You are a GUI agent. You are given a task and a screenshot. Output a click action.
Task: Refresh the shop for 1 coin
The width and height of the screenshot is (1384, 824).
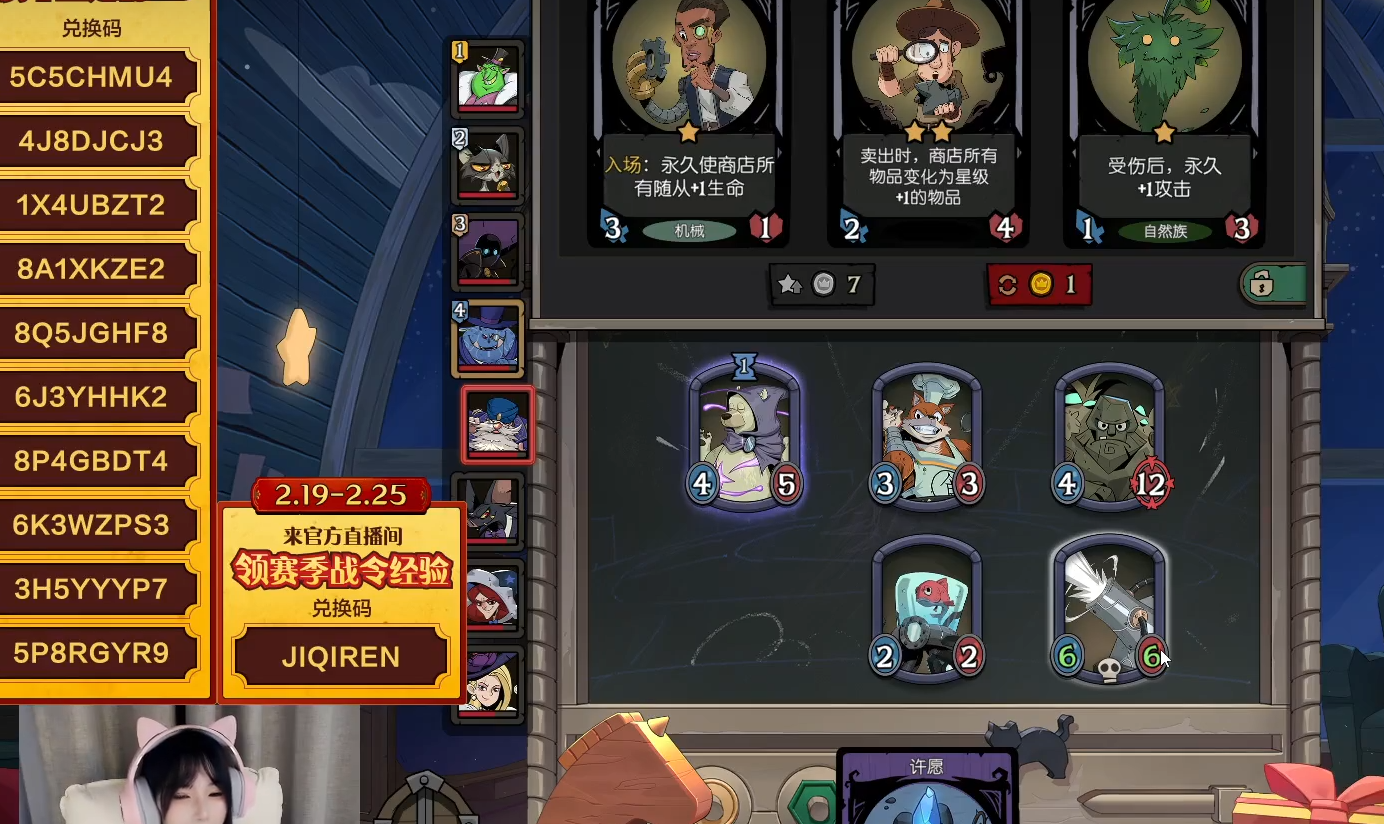1039,285
